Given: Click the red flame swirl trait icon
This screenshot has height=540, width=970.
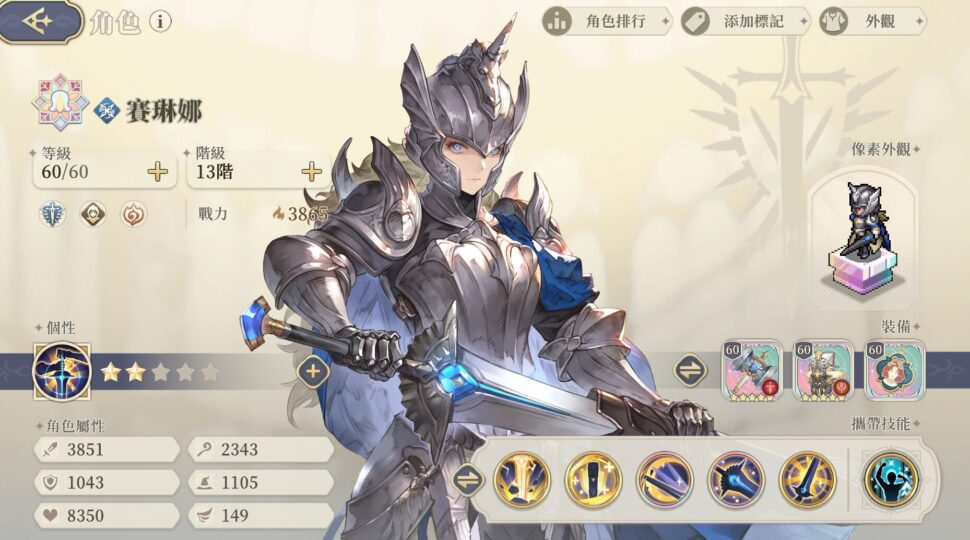Looking at the screenshot, I should 133,214.
